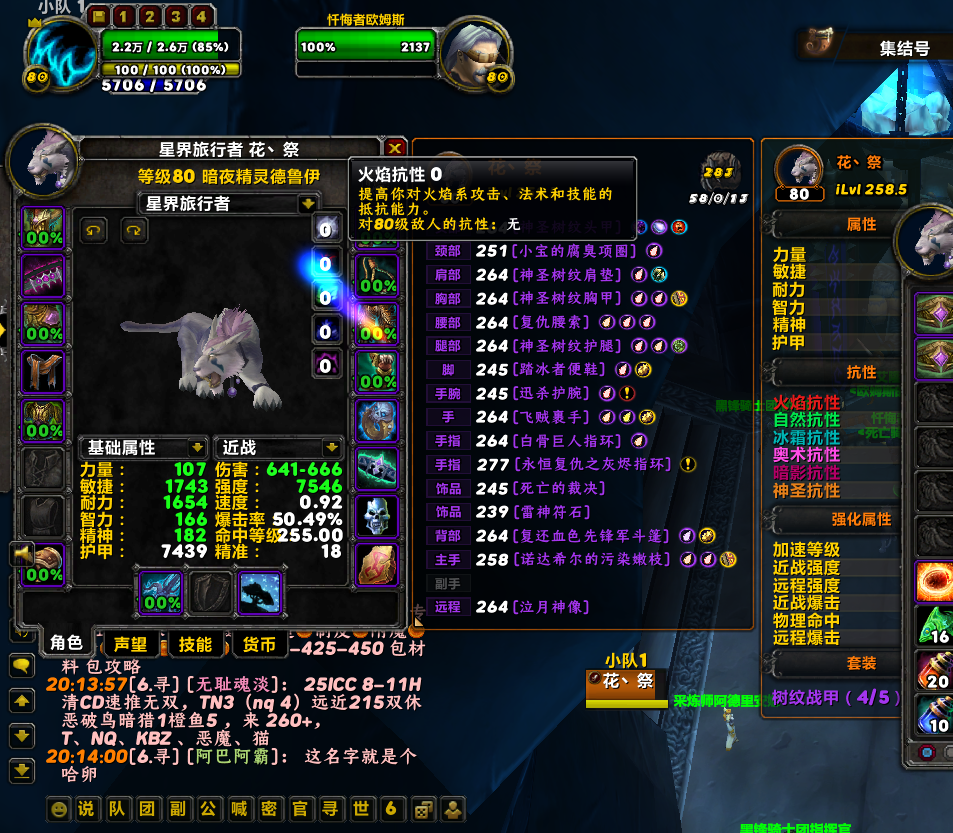Open the 星界旅行者 title dropdown

[308, 204]
